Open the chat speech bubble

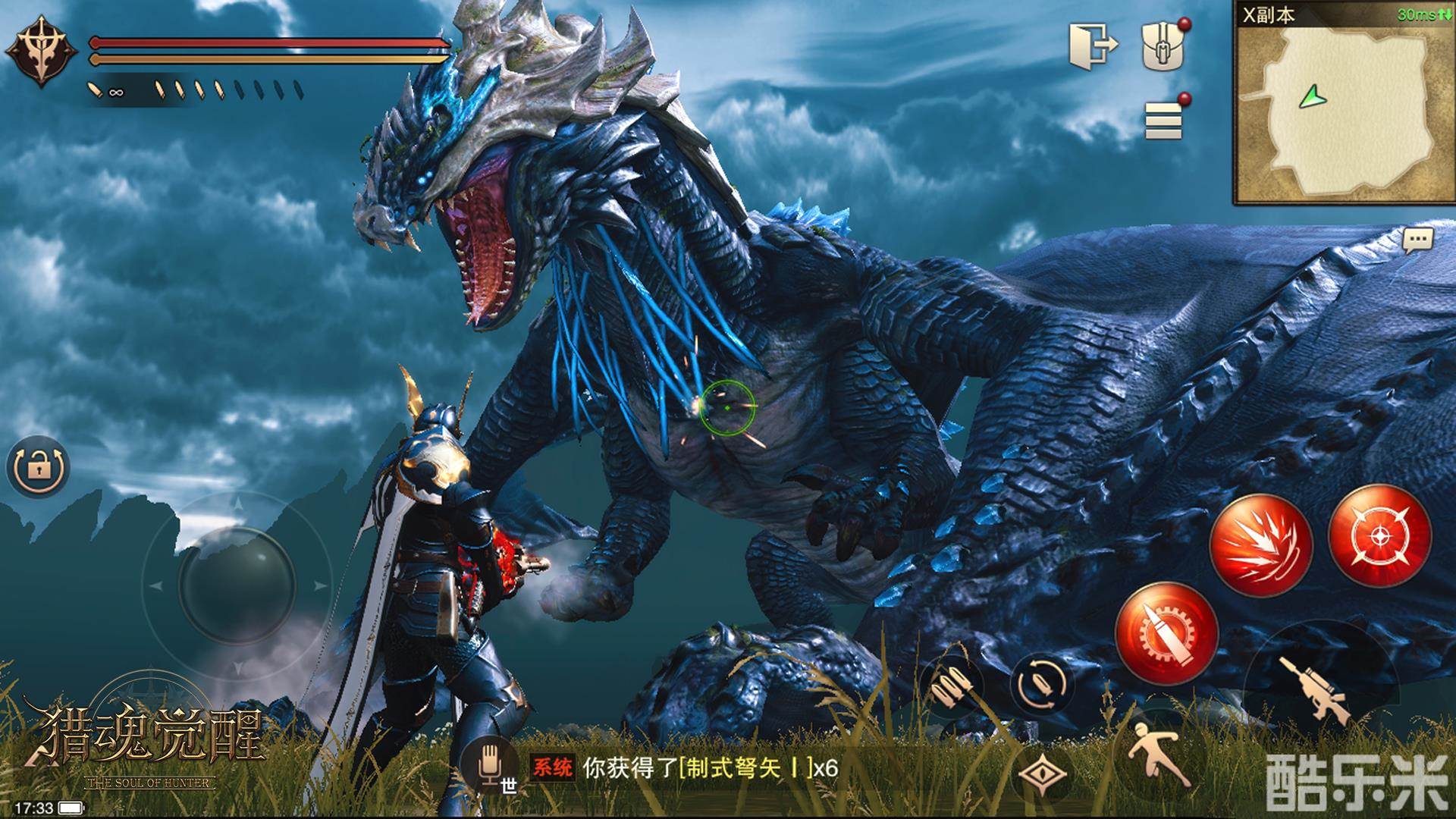point(1417,241)
